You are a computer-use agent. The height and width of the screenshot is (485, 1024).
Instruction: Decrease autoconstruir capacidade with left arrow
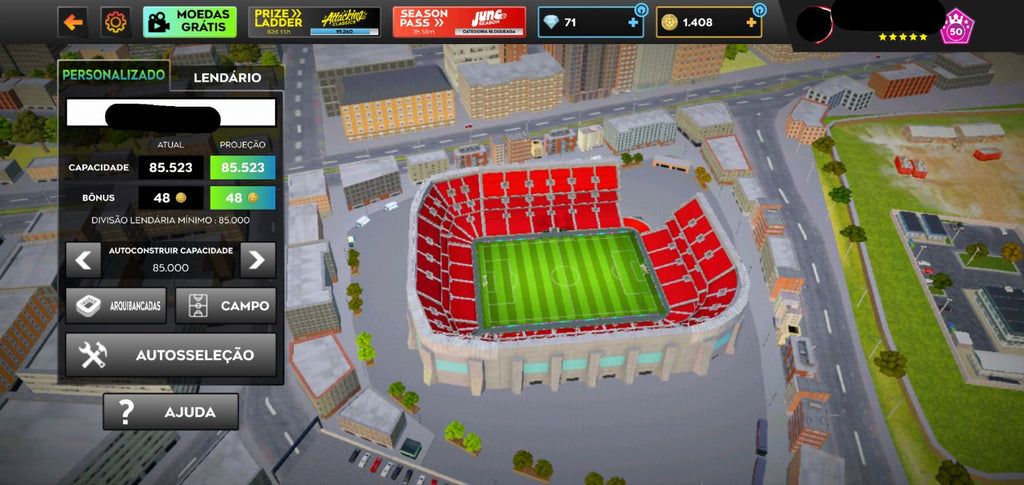82,260
